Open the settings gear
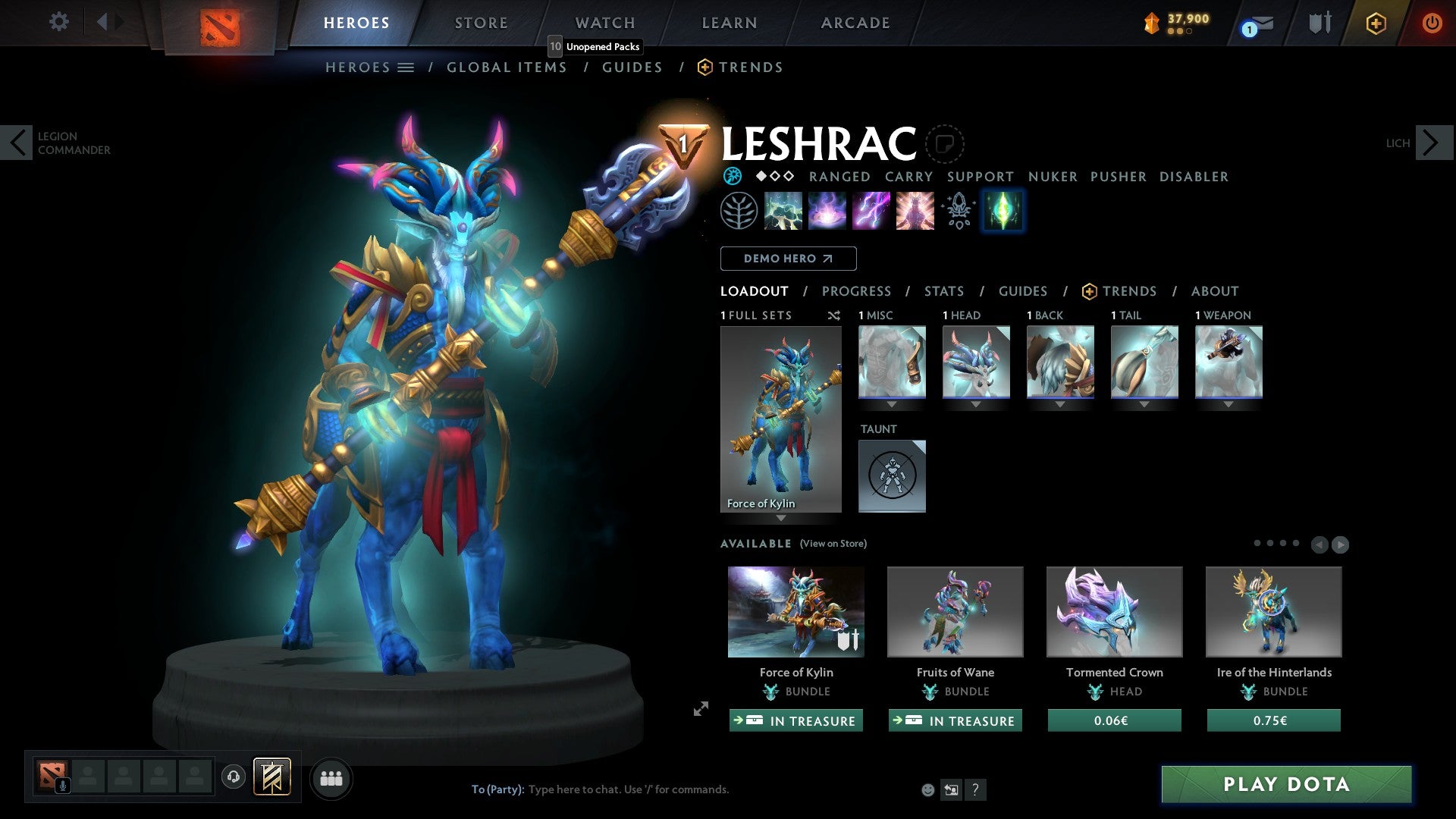 coord(58,21)
